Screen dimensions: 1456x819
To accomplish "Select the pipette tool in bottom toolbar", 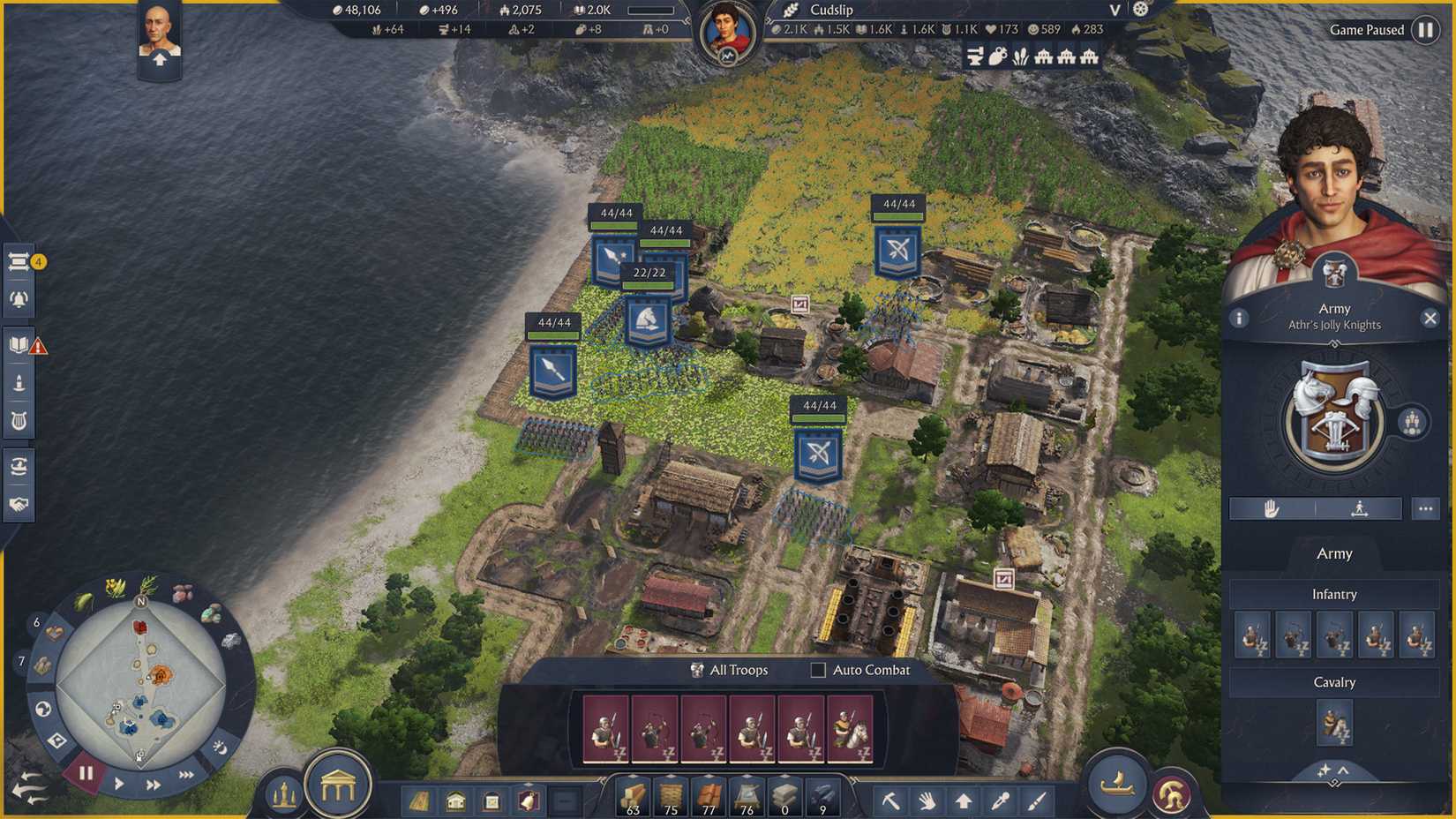I will pos(999,800).
